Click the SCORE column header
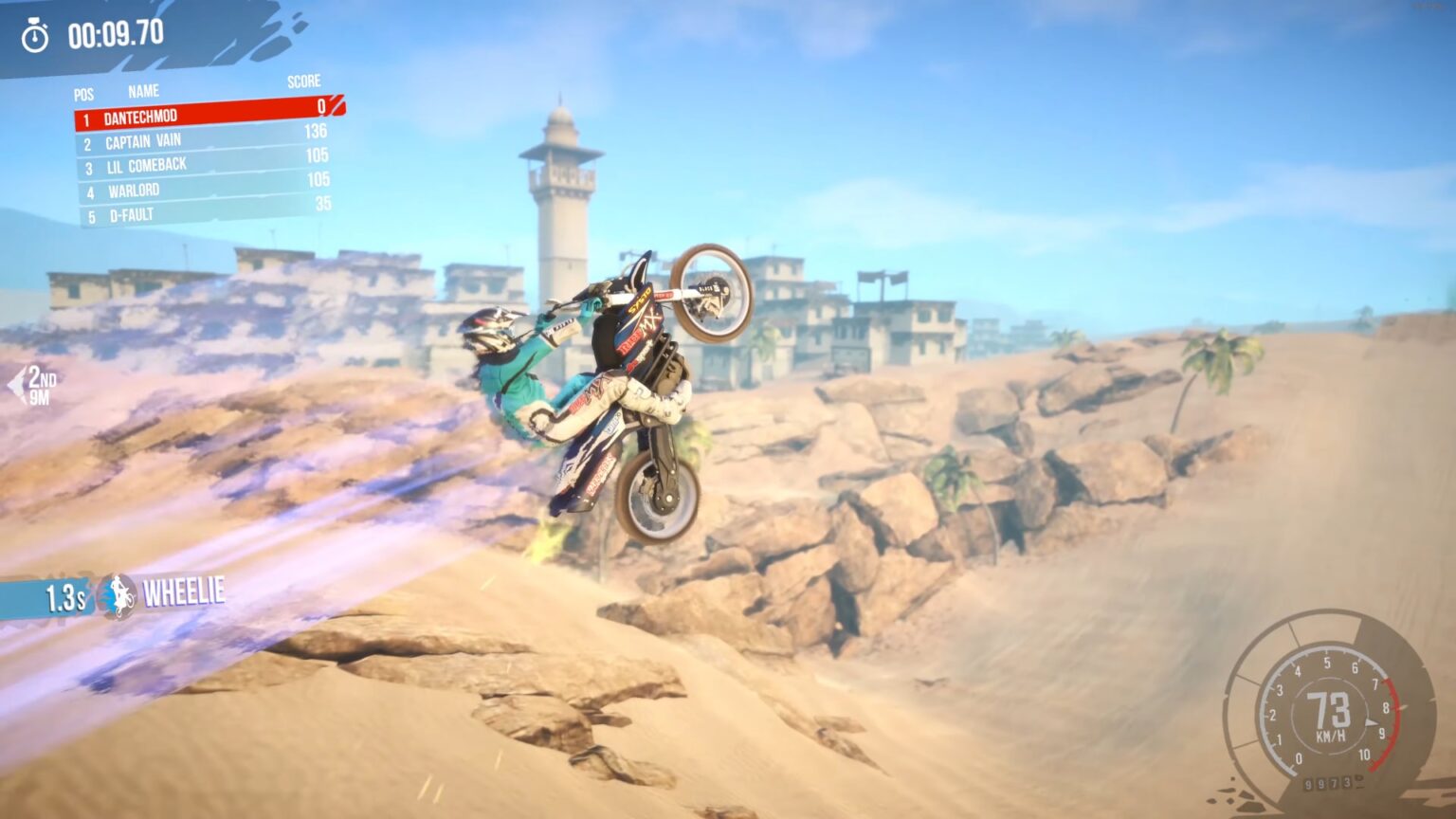 point(304,82)
